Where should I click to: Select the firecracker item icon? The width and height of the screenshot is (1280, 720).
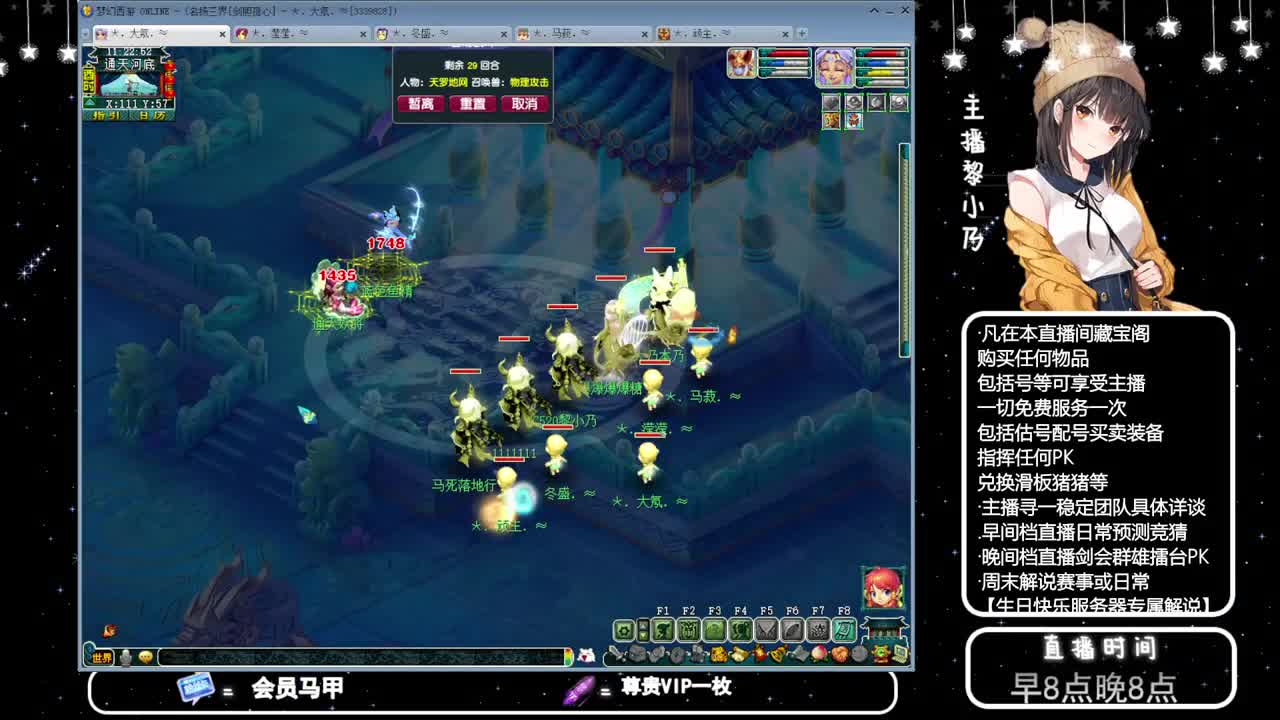point(760,653)
